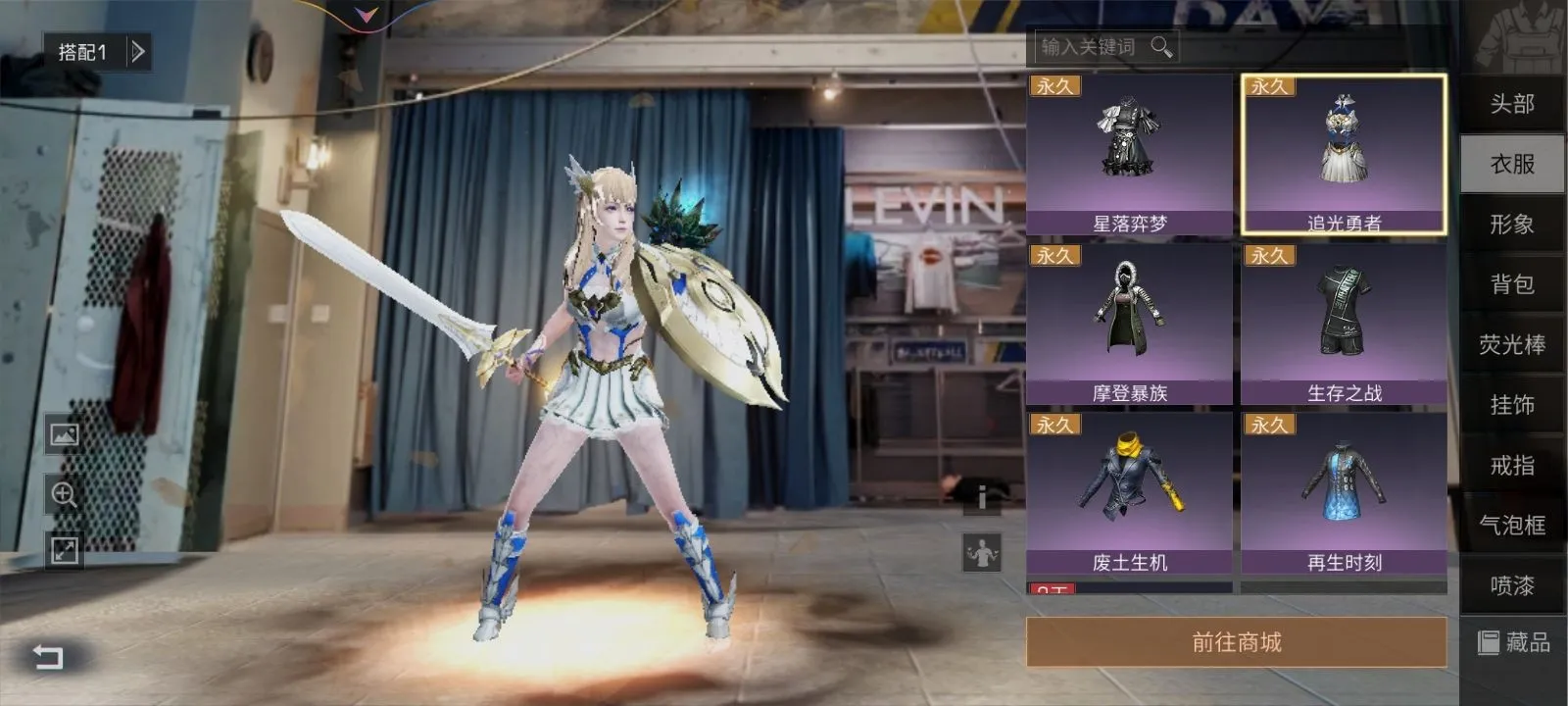Click the magnifier zoom icon
The image size is (1568, 706).
[65, 494]
